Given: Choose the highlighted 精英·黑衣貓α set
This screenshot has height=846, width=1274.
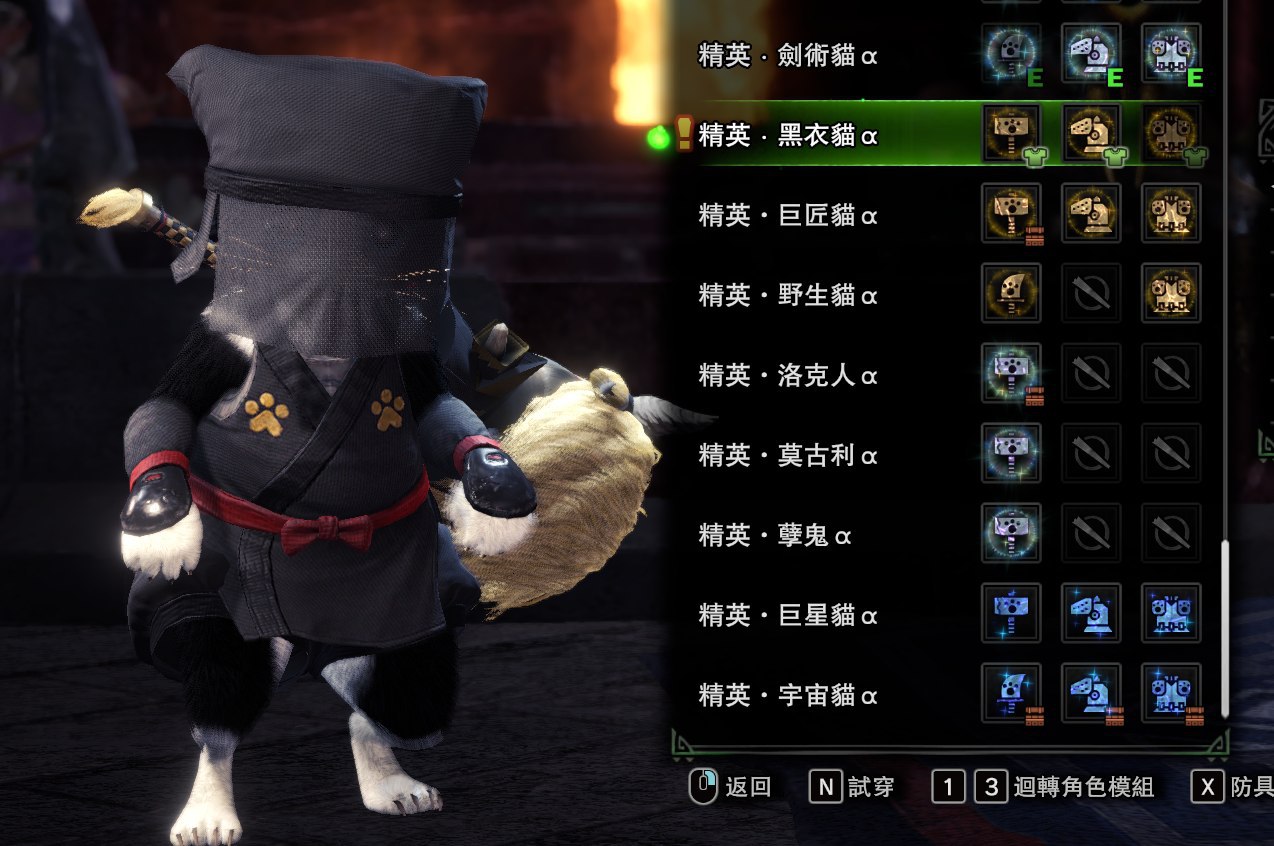Looking at the screenshot, I should 788,135.
